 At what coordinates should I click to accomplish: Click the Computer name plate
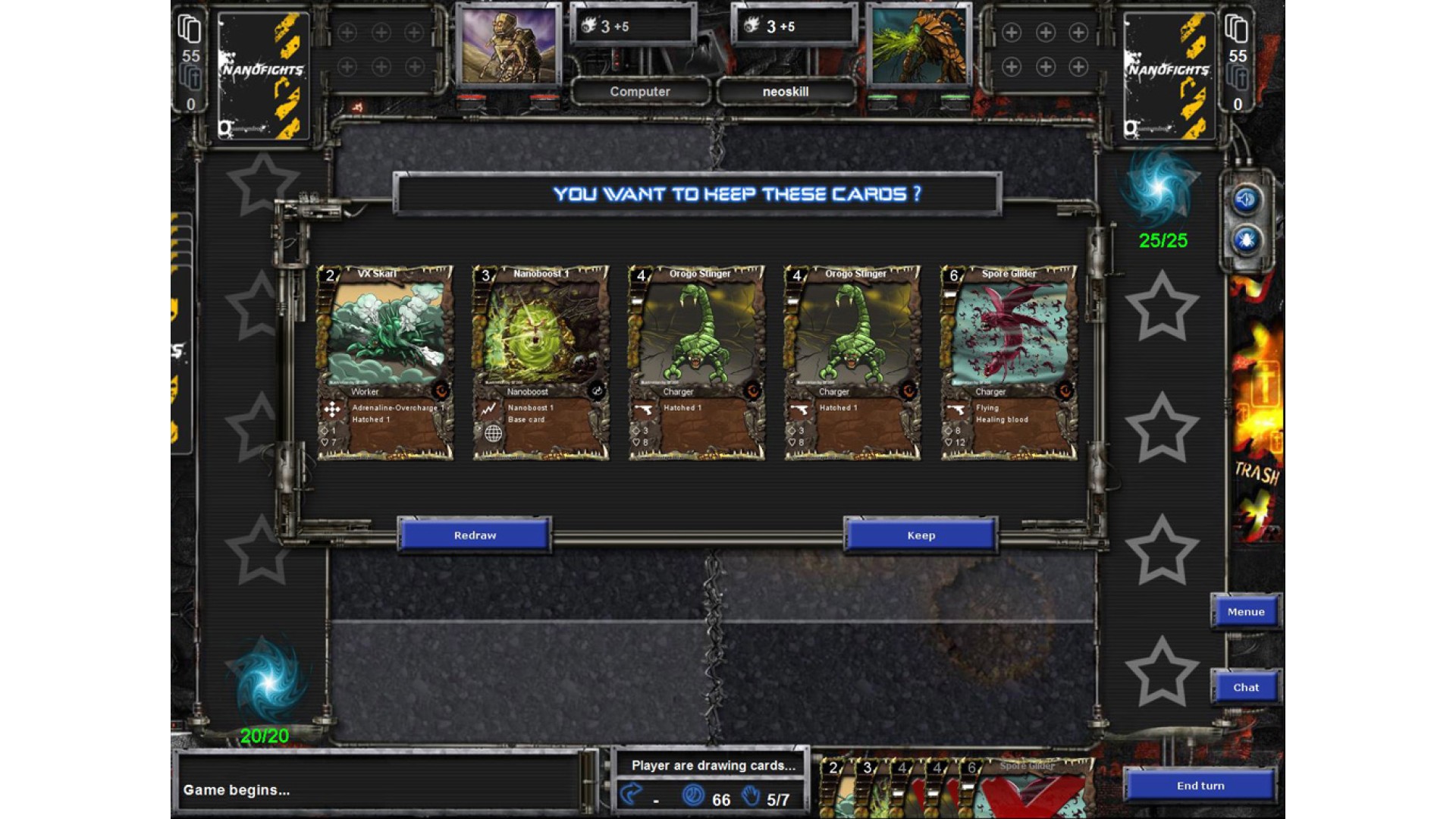640,92
